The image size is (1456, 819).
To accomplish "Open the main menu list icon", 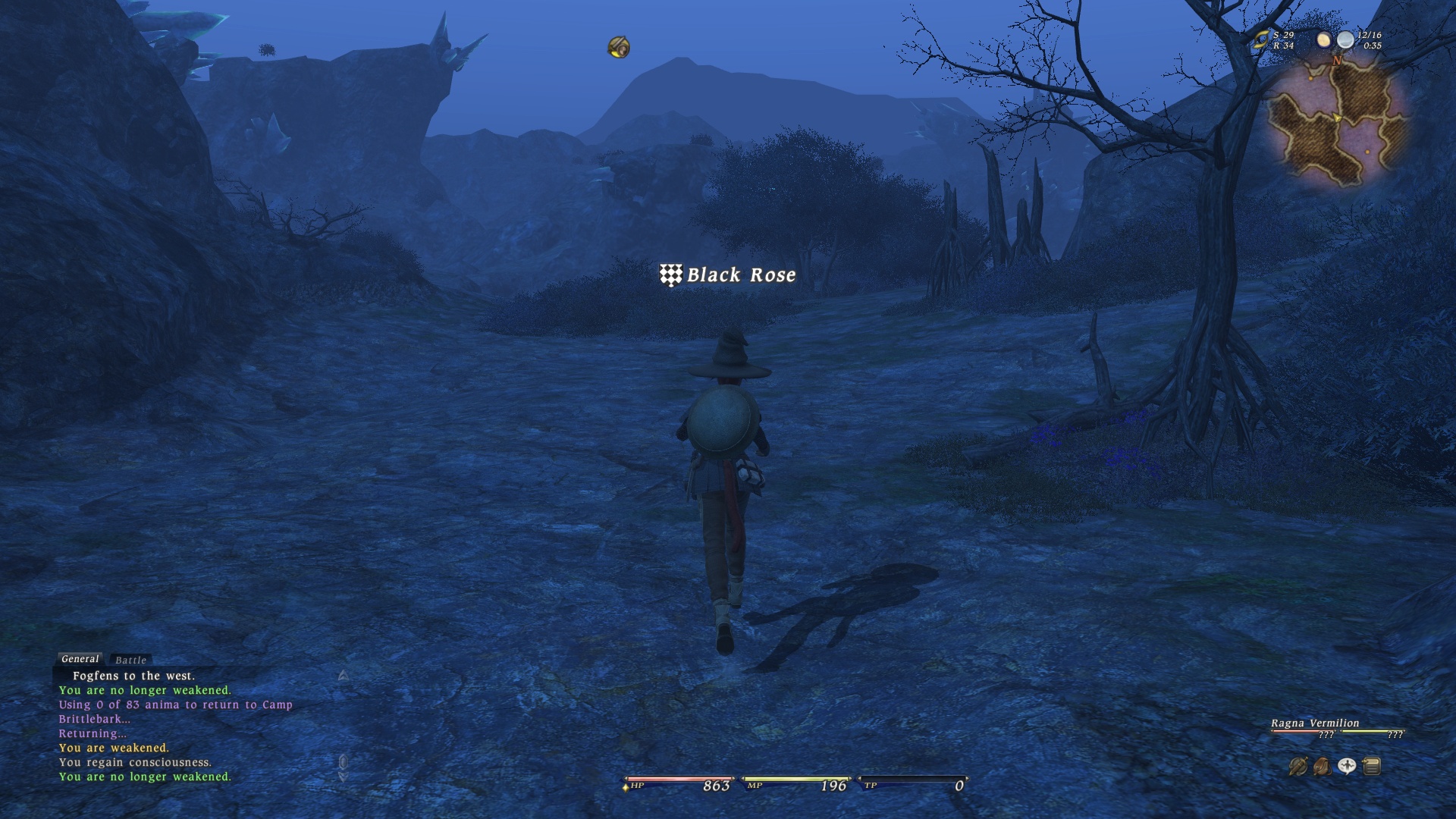I will [x=1371, y=767].
